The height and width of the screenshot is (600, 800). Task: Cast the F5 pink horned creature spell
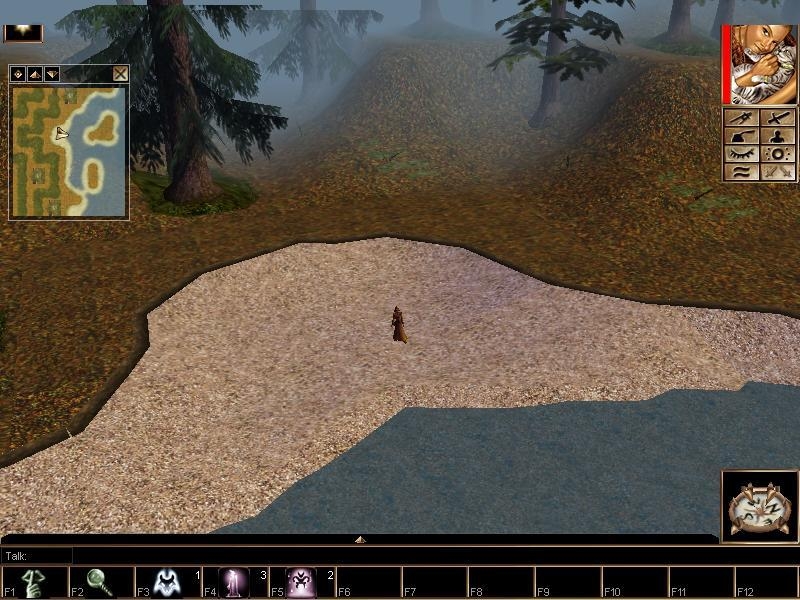301,582
